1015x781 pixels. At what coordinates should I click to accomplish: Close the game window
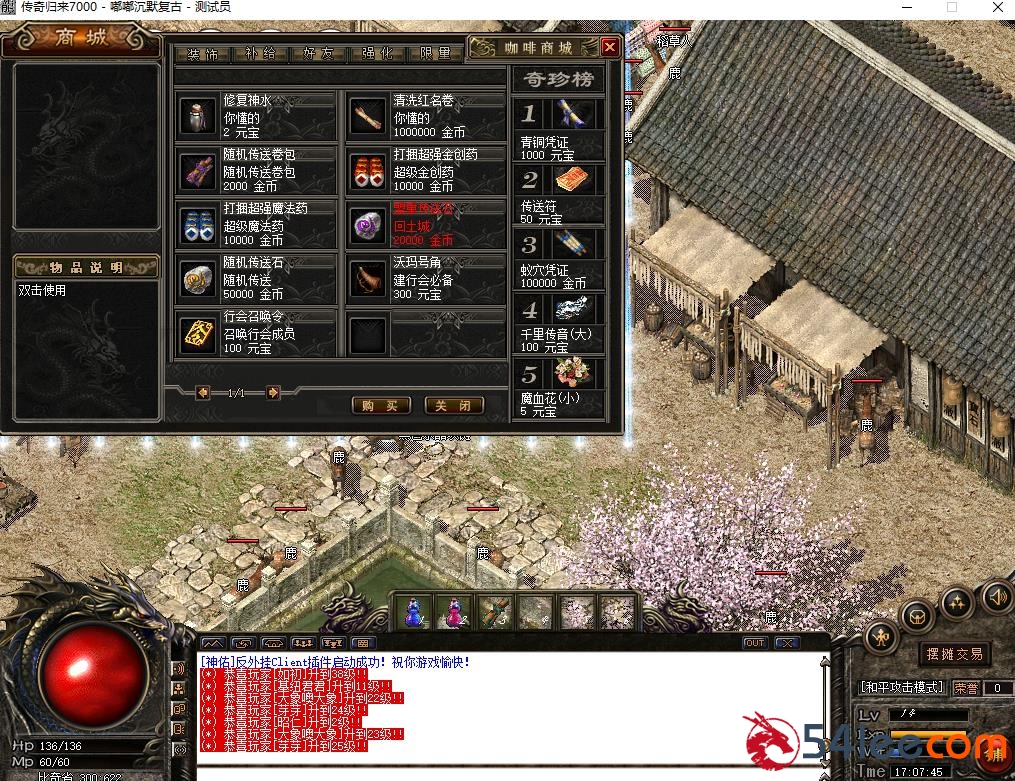997,8
